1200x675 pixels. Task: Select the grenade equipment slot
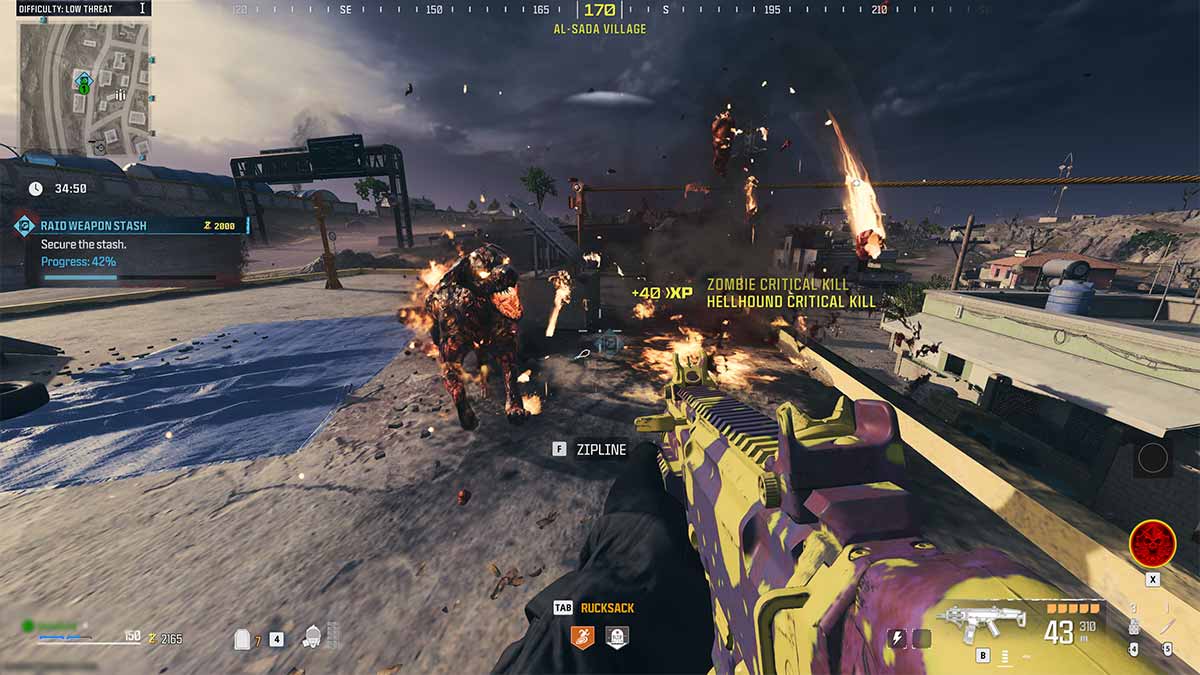tap(1133, 628)
